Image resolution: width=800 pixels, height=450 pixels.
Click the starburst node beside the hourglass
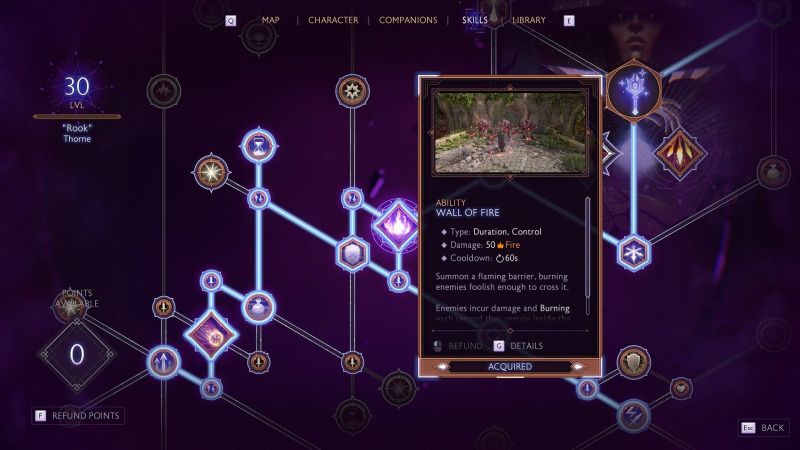(x=211, y=173)
